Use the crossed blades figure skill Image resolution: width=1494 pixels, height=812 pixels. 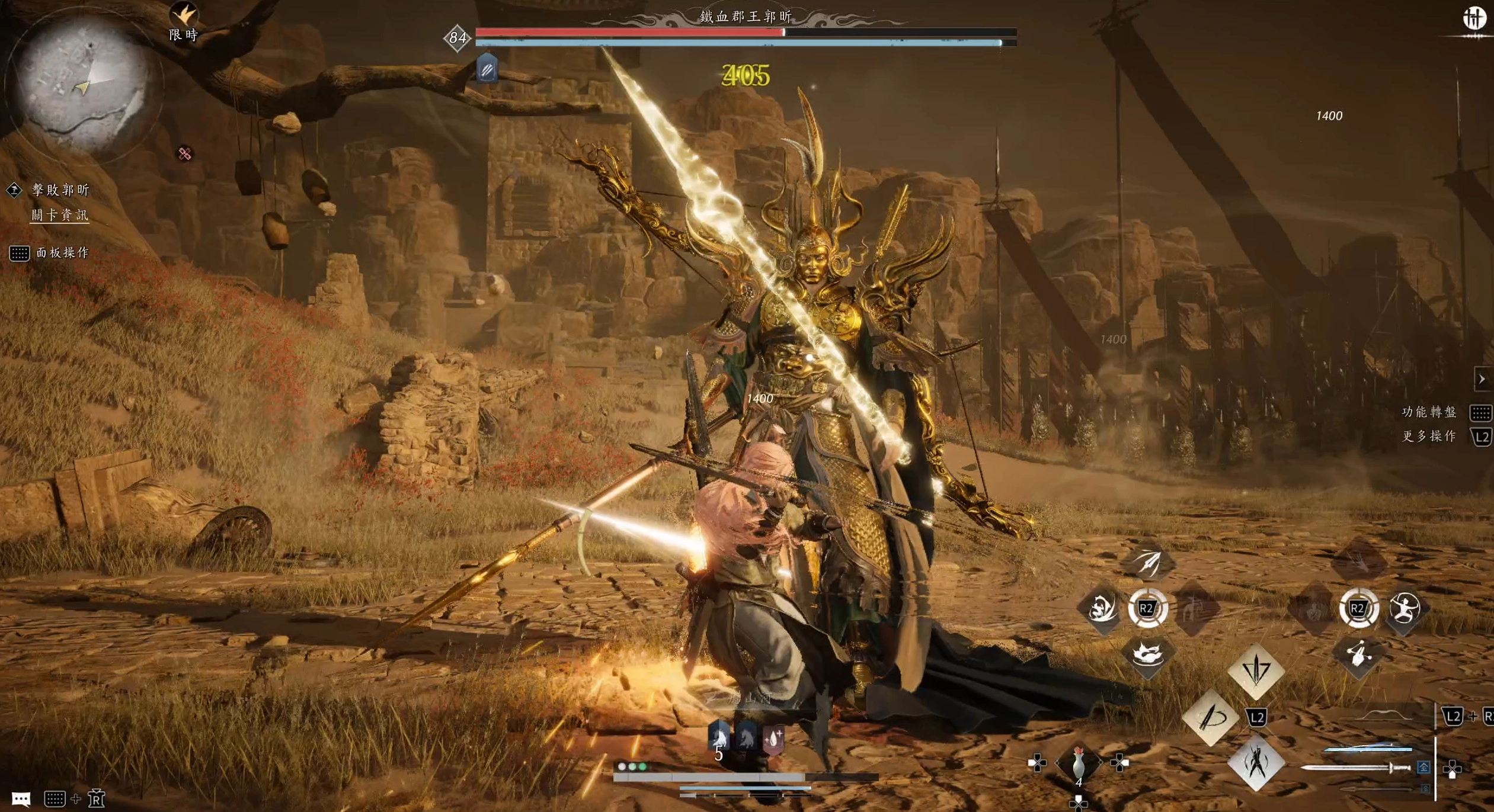[x=1256, y=763]
